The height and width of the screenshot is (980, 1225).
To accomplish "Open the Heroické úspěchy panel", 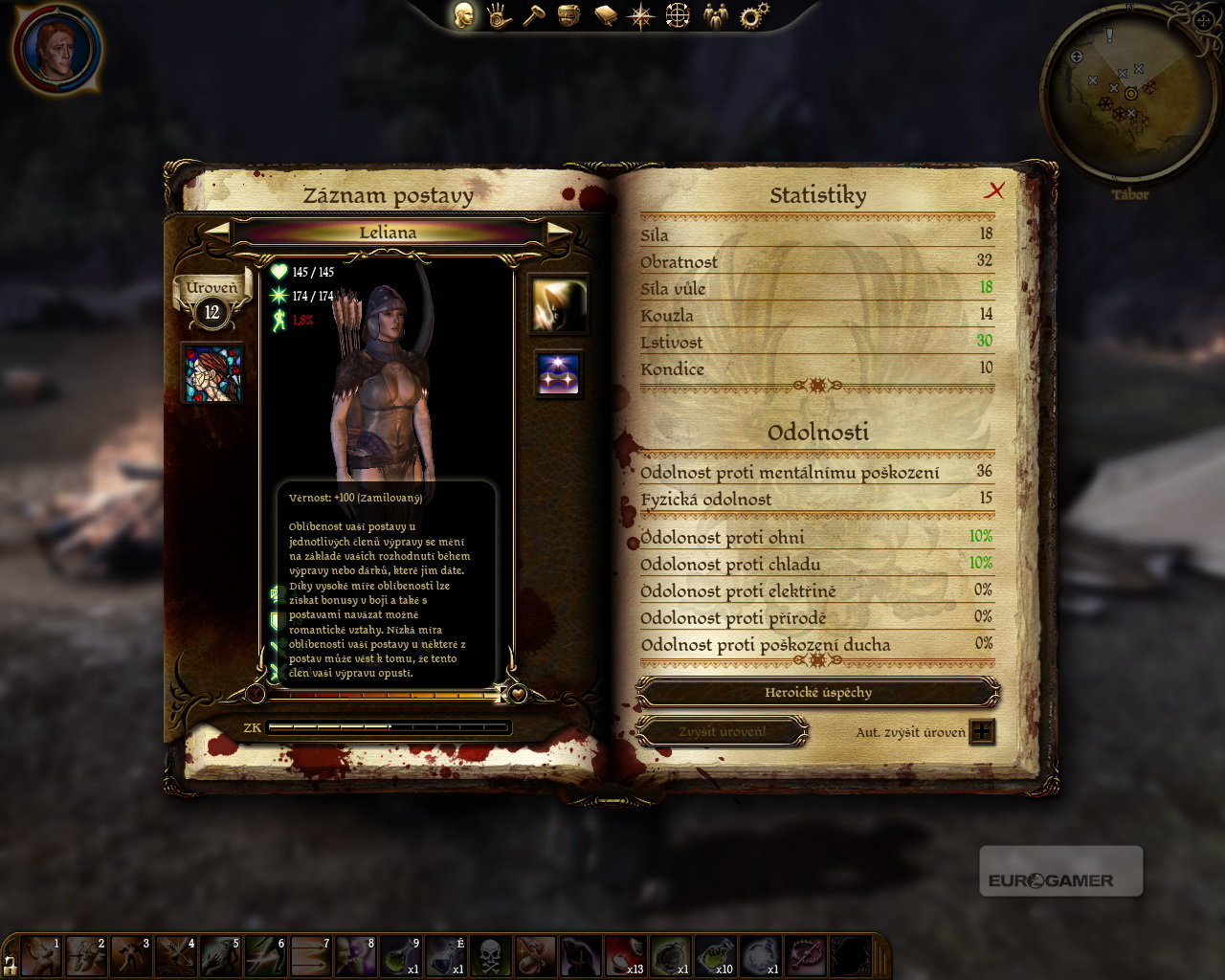I will [x=817, y=692].
